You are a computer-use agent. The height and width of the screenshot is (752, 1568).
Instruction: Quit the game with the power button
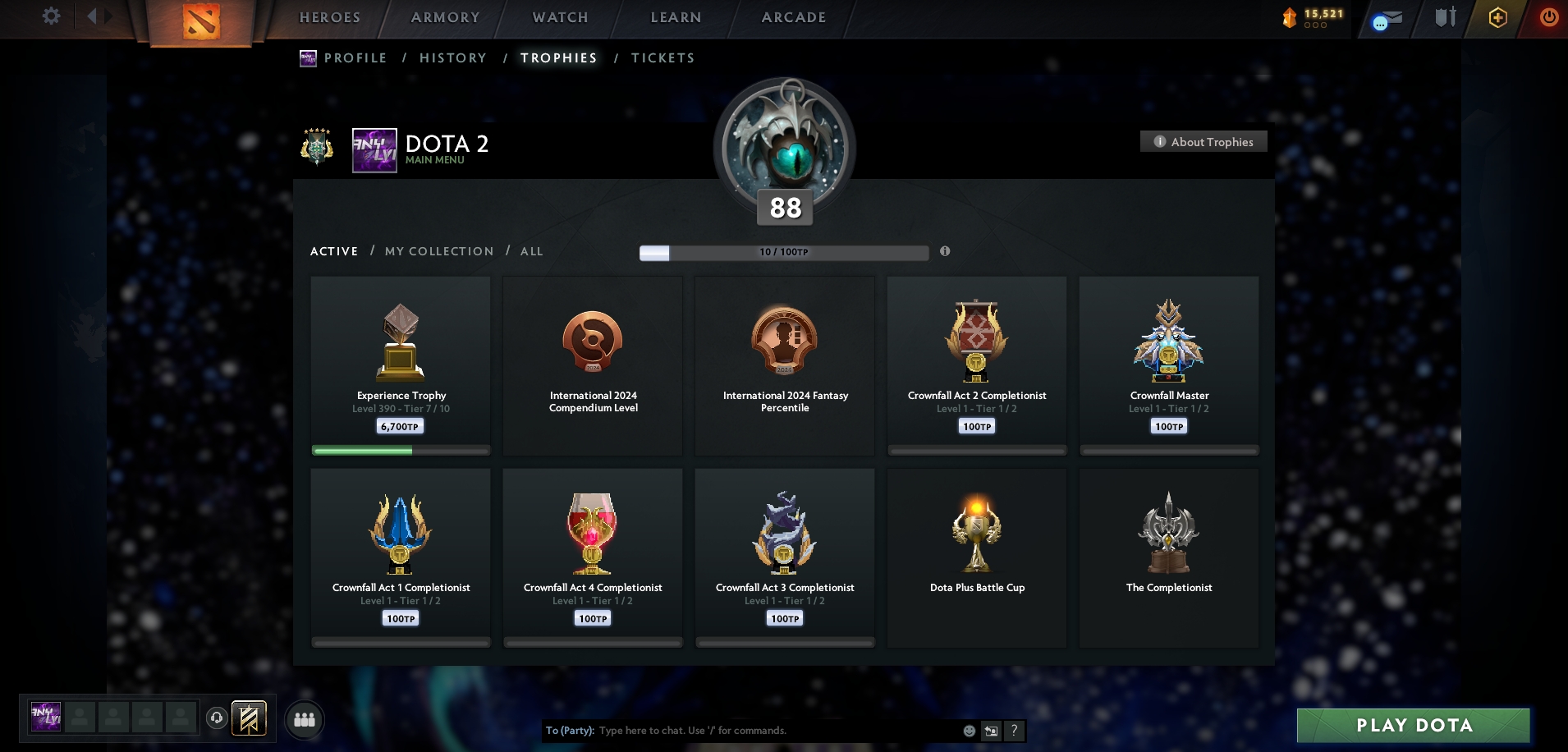(x=1548, y=17)
